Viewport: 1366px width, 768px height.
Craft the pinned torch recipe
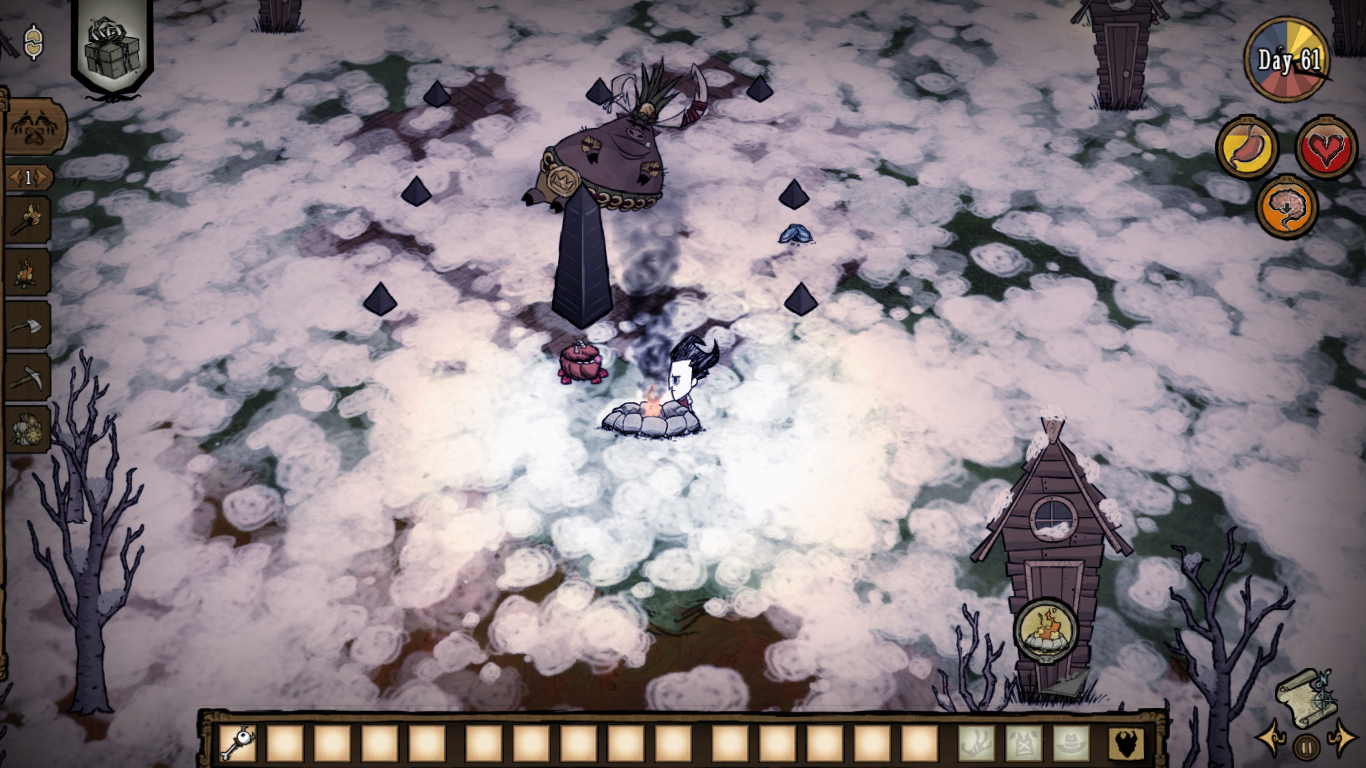[26, 220]
